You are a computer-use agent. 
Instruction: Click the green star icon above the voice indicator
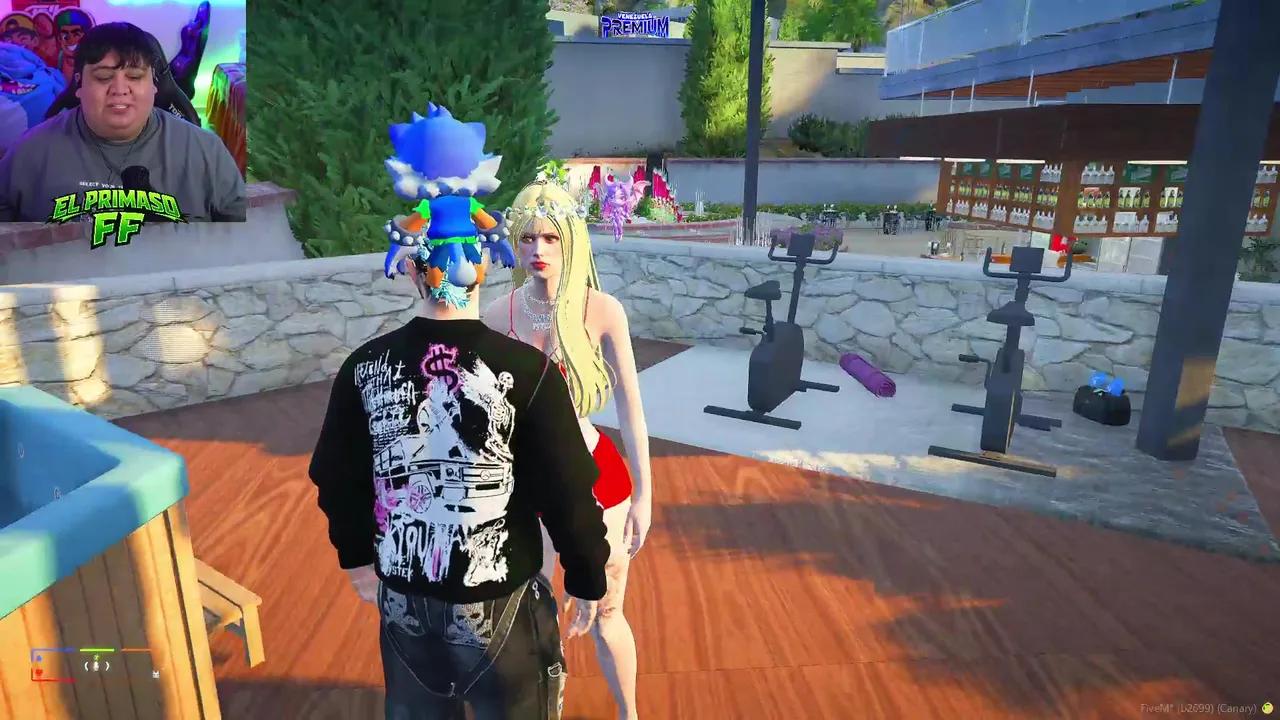pos(96,657)
